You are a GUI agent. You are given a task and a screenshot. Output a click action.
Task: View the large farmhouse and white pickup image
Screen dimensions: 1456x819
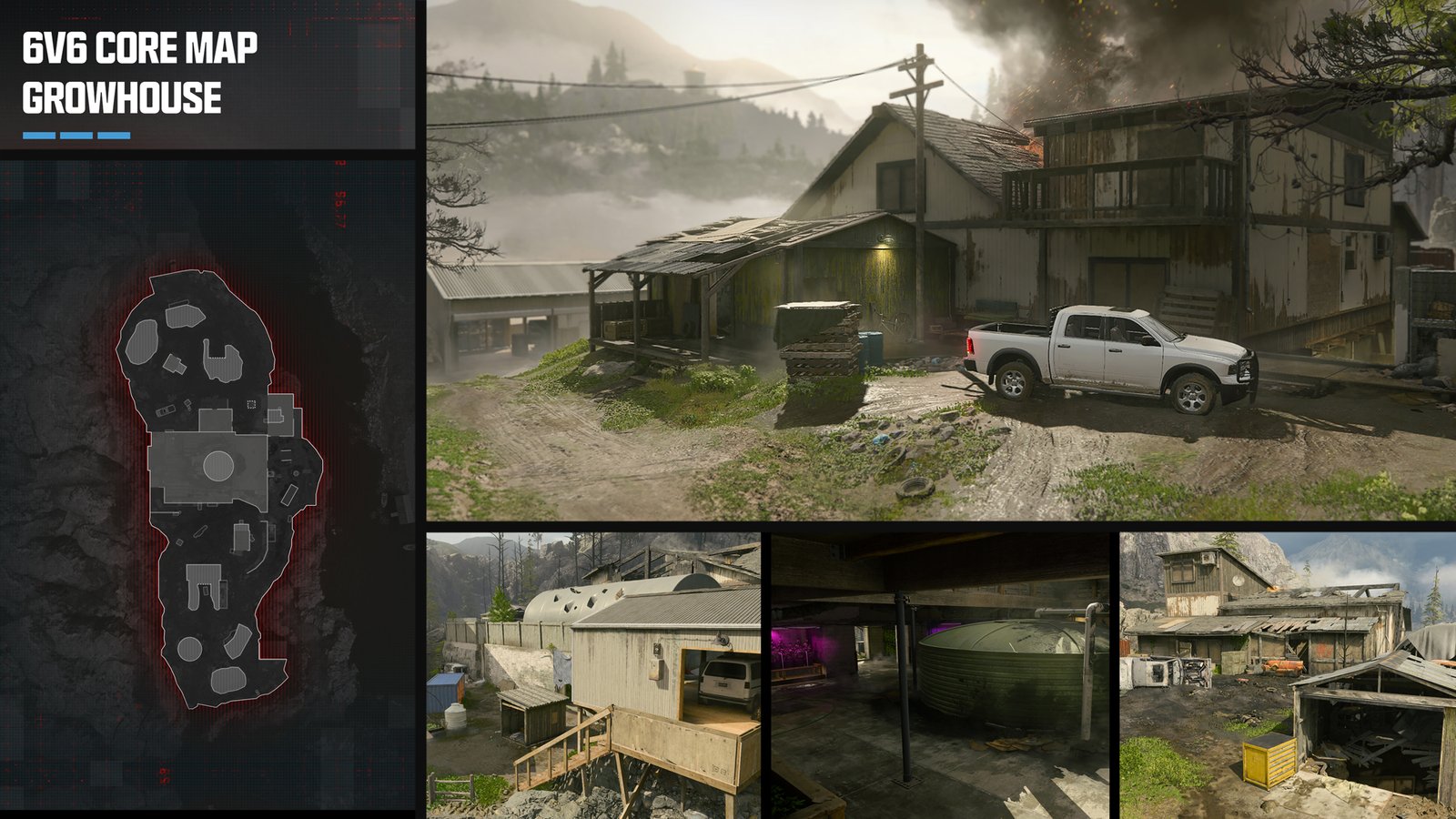(941, 259)
